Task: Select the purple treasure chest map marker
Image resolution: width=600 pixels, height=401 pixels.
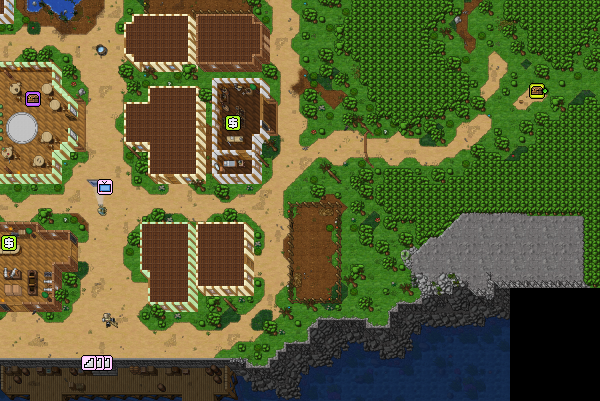Action: click(x=33, y=98)
